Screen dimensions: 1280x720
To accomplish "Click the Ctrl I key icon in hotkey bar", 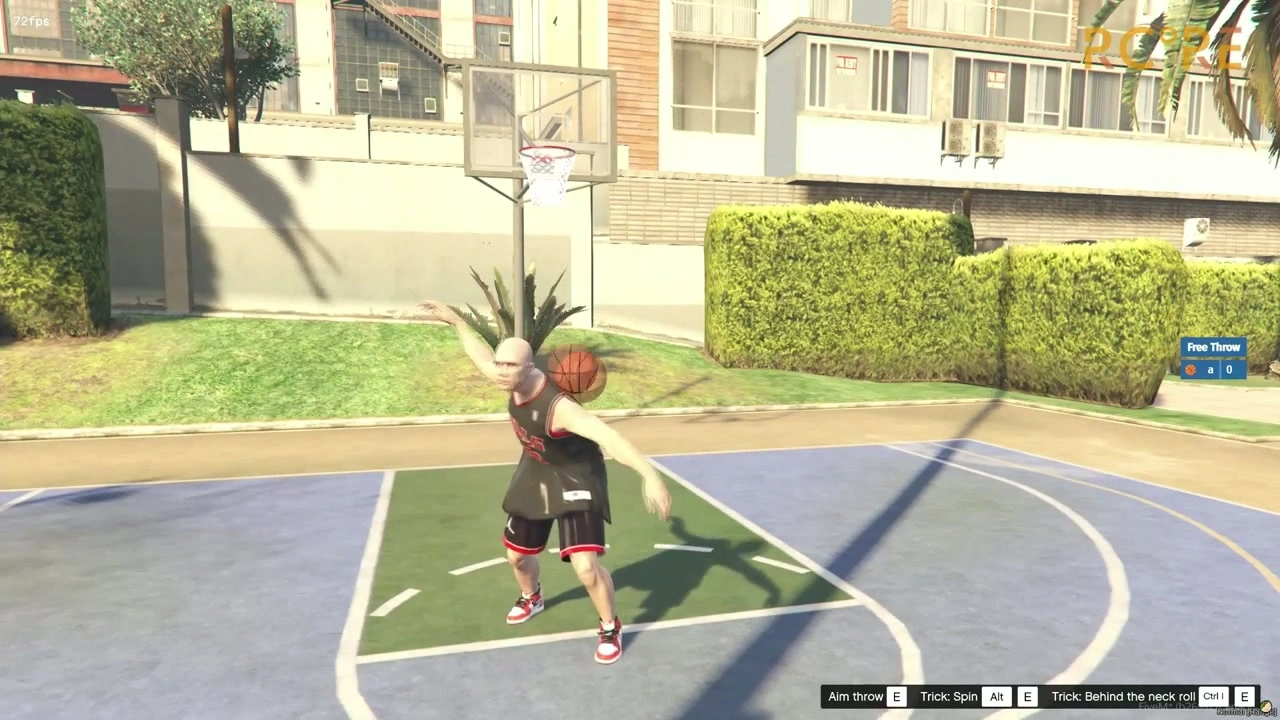I will (x=1212, y=696).
